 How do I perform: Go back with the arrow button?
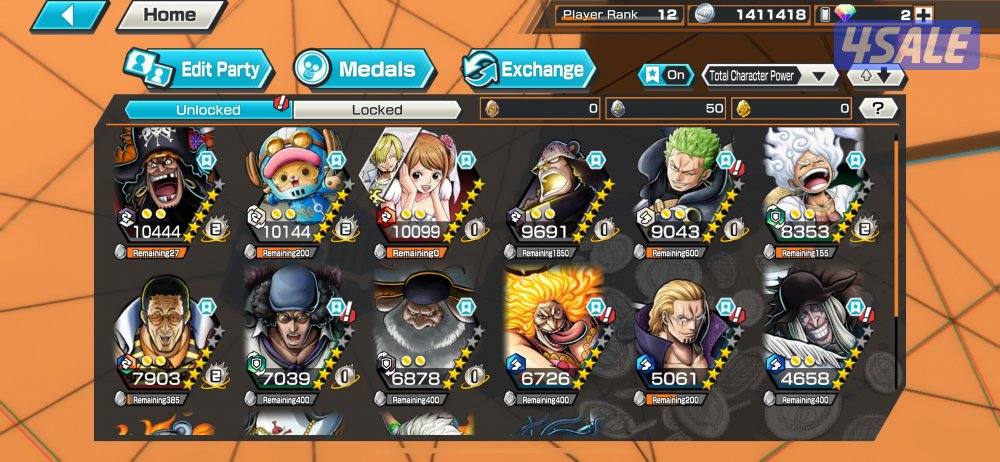(x=69, y=15)
